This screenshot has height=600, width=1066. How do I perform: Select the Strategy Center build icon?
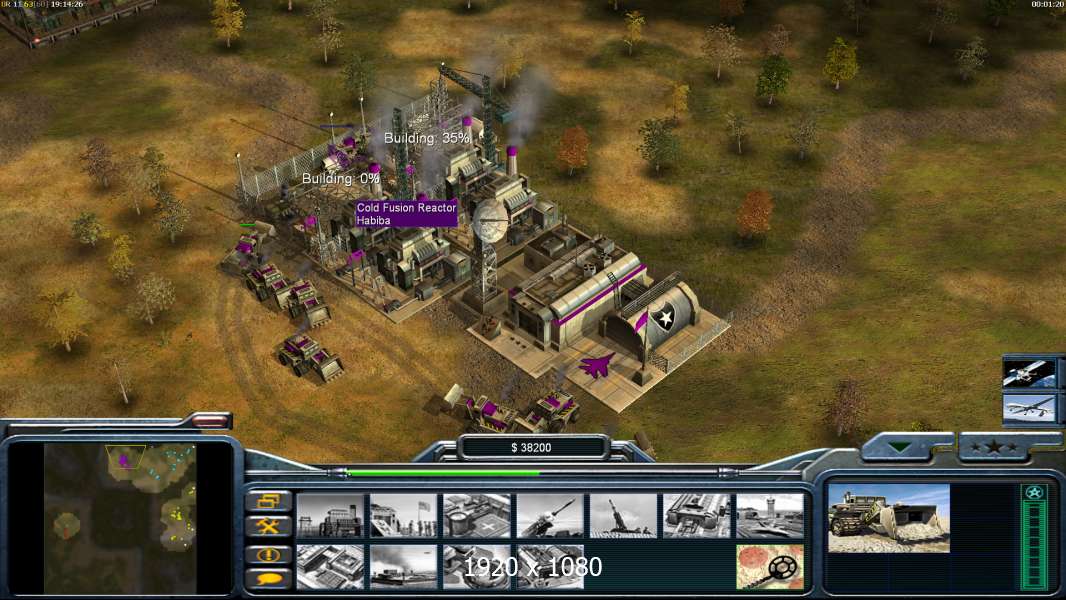click(x=330, y=566)
